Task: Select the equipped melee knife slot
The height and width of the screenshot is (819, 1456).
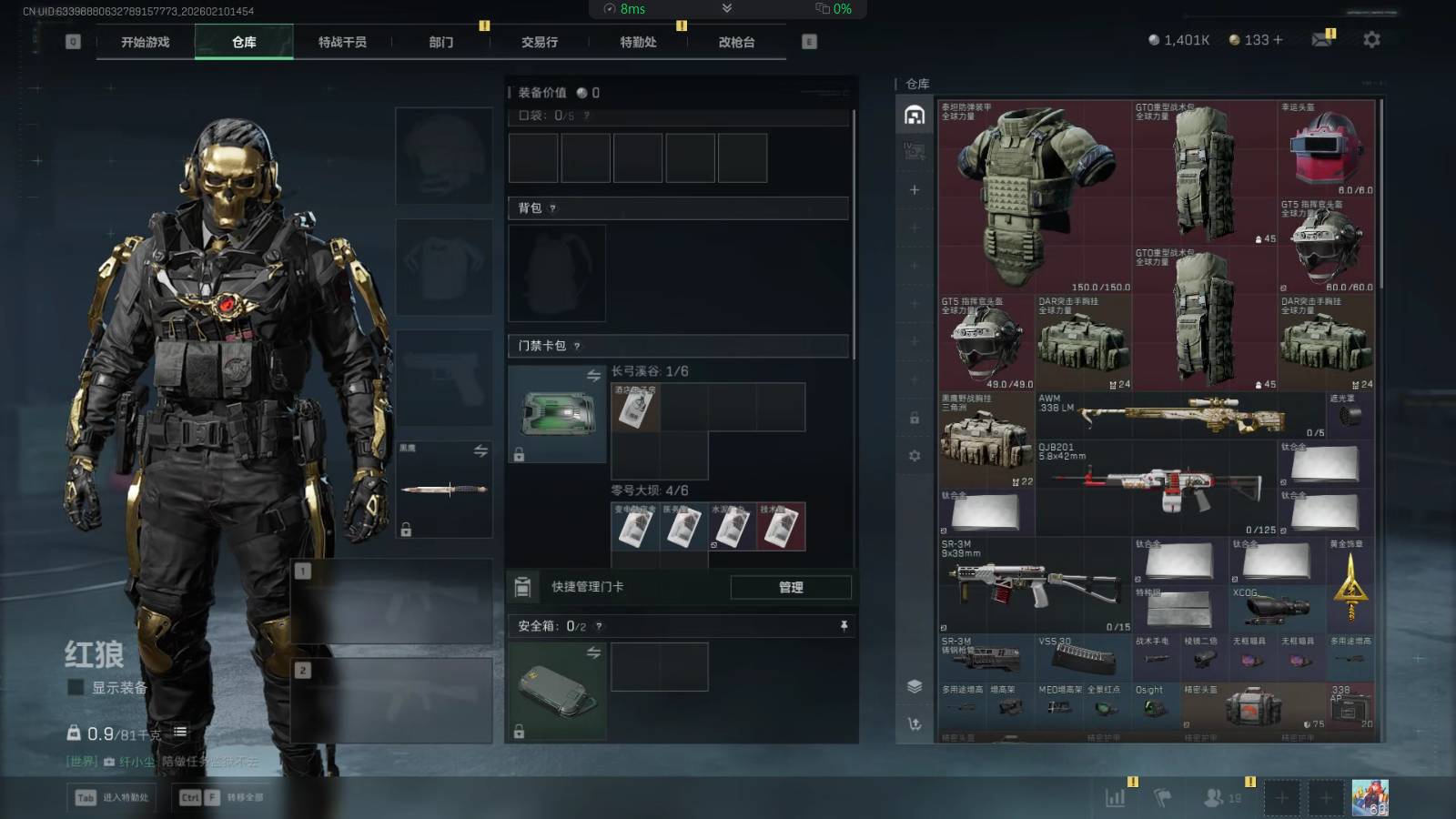Action: pyautogui.click(x=444, y=490)
